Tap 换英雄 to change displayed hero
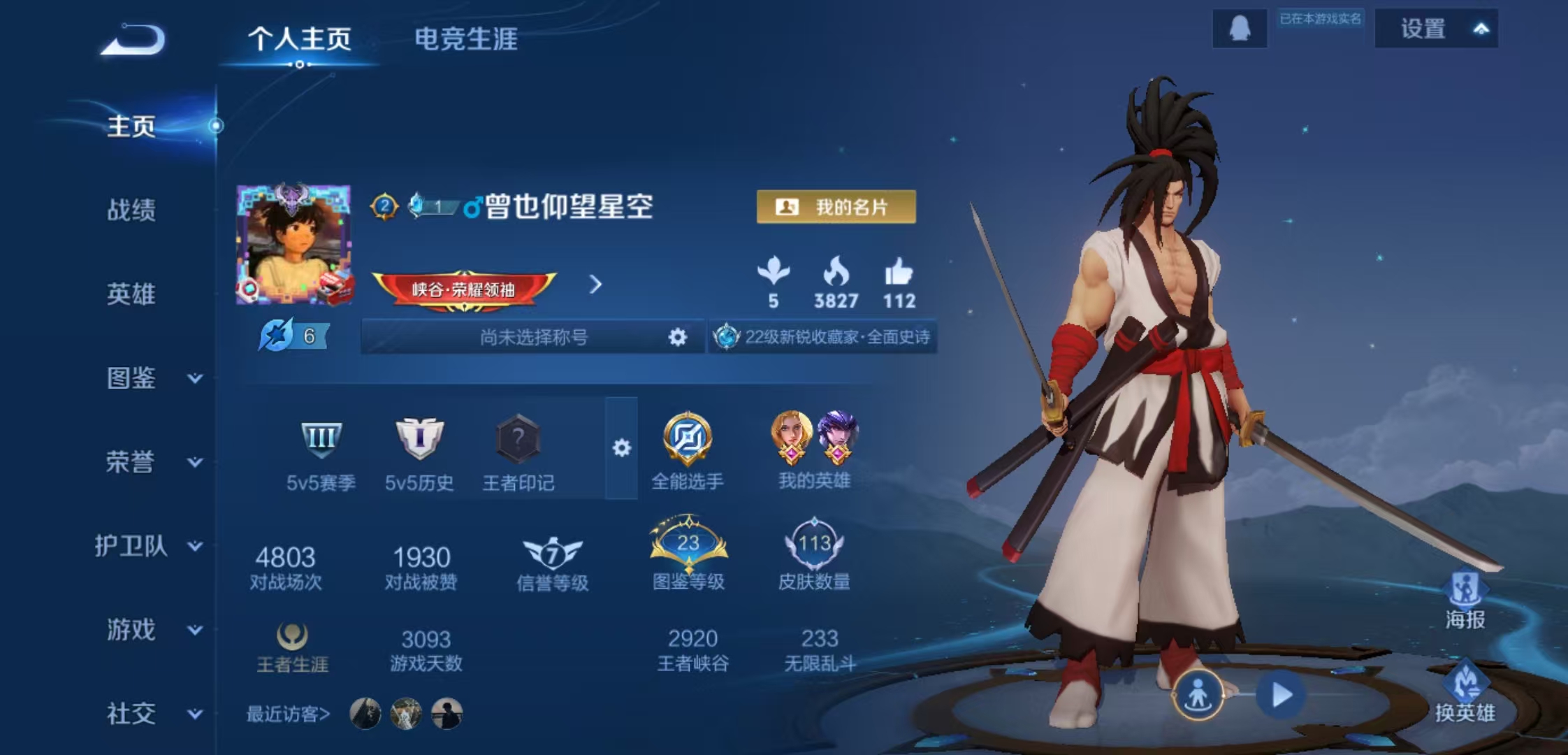Image resolution: width=1568 pixels, height=755 pixels. pyautogui.click(x=1465, y=693)
